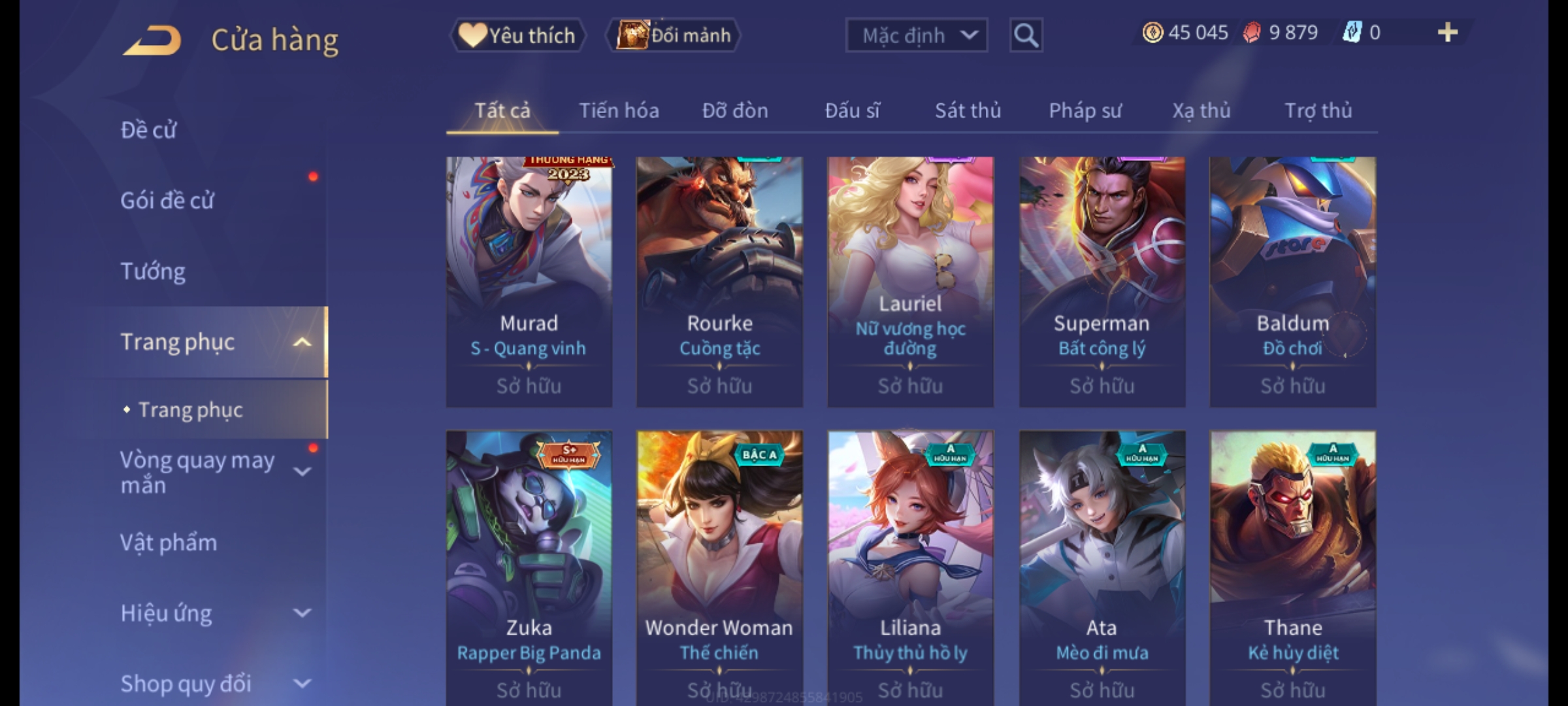
Task: Switch to the Tiến hóa tab
Action: (x=619, y=110)
